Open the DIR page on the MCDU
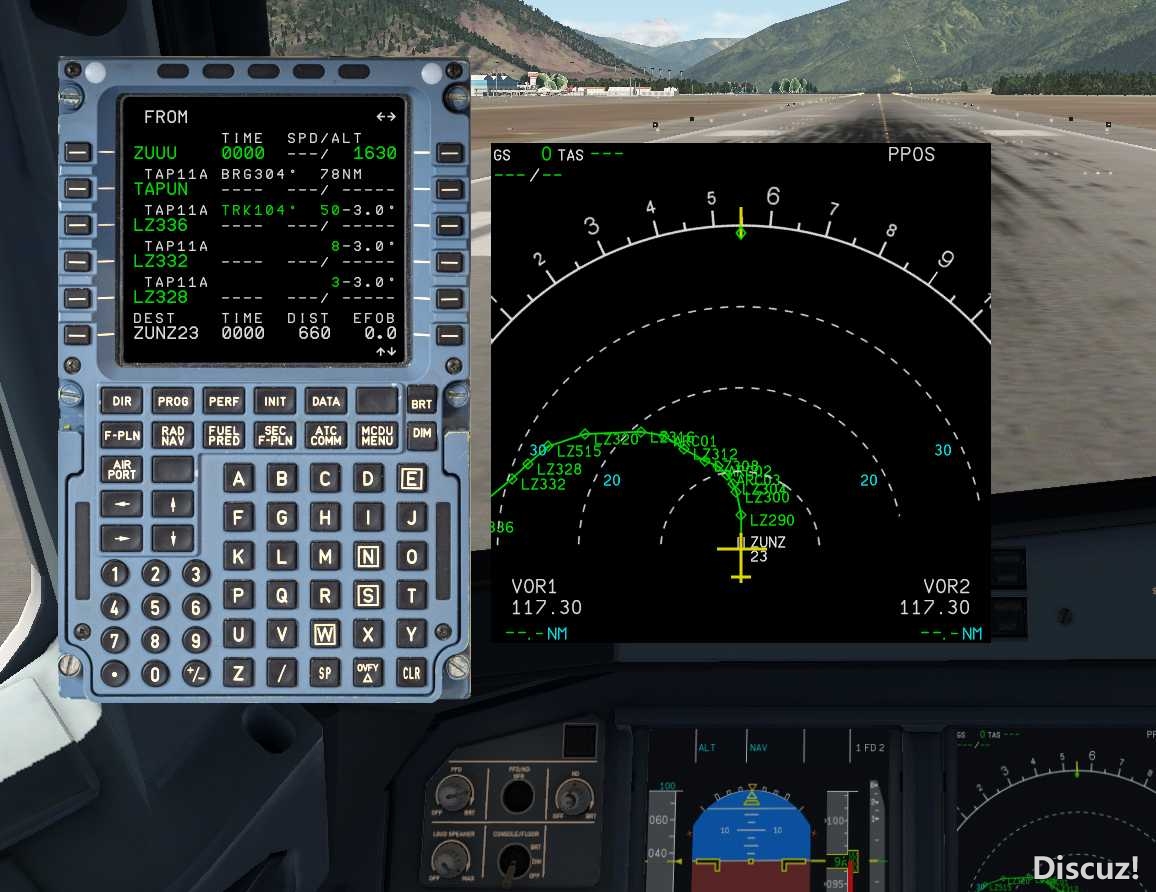The width and height of the screenshot is (1156, 892). (x=122, y=401)
